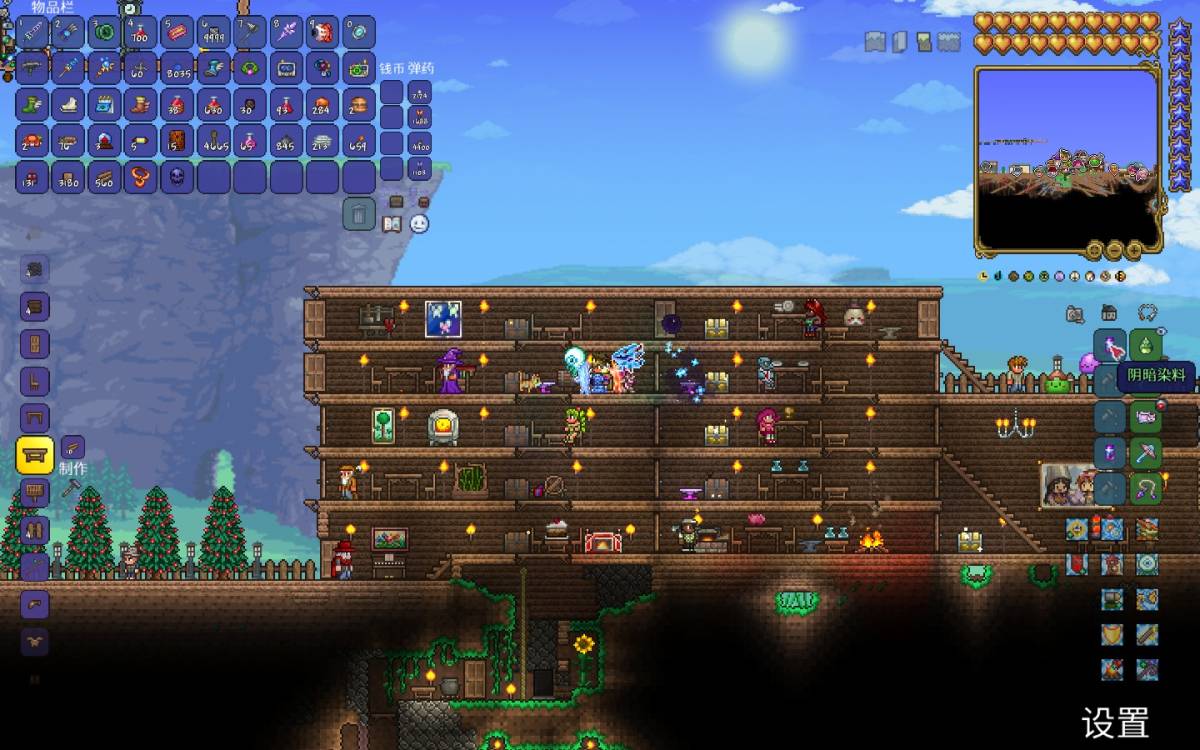This screenshot has height=750, width=1200.
Task: Select the ice skates accessory slot
Action: 67,105
